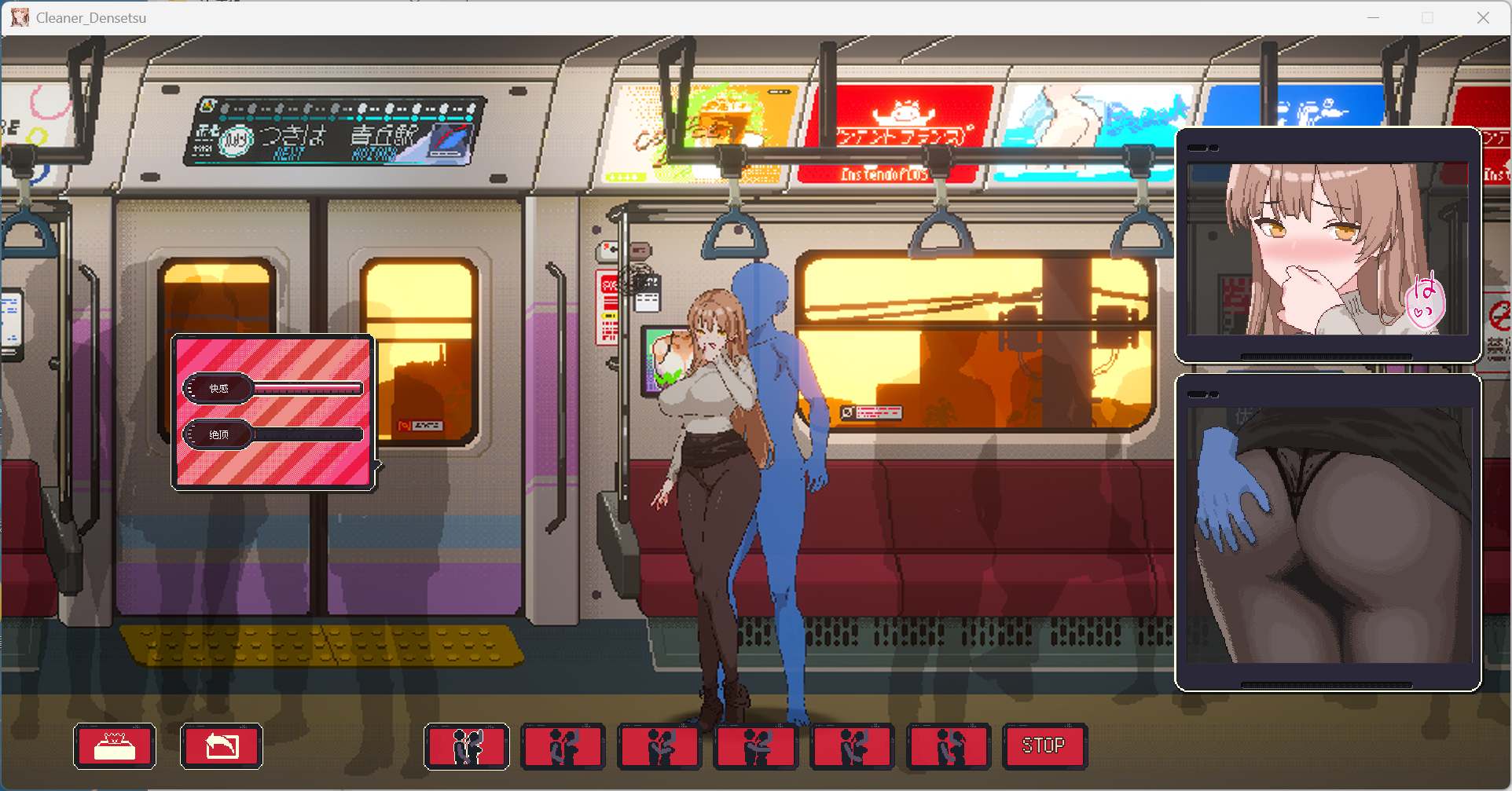
Task: Select the fifth action pose icon
Action: pos(853,746)
